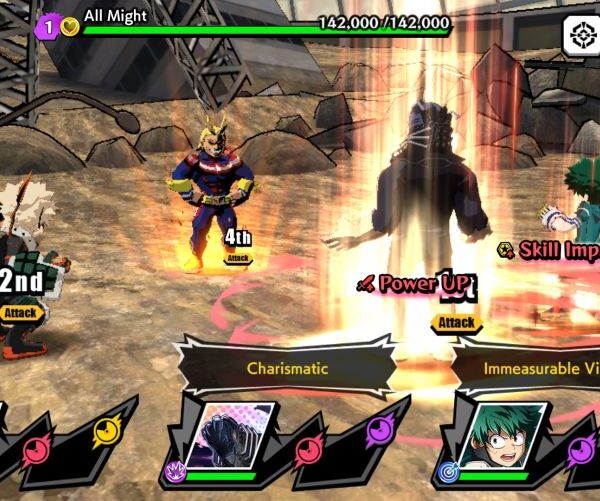Activate the yellow eye skill icon
600x501 pixels.
105,432
